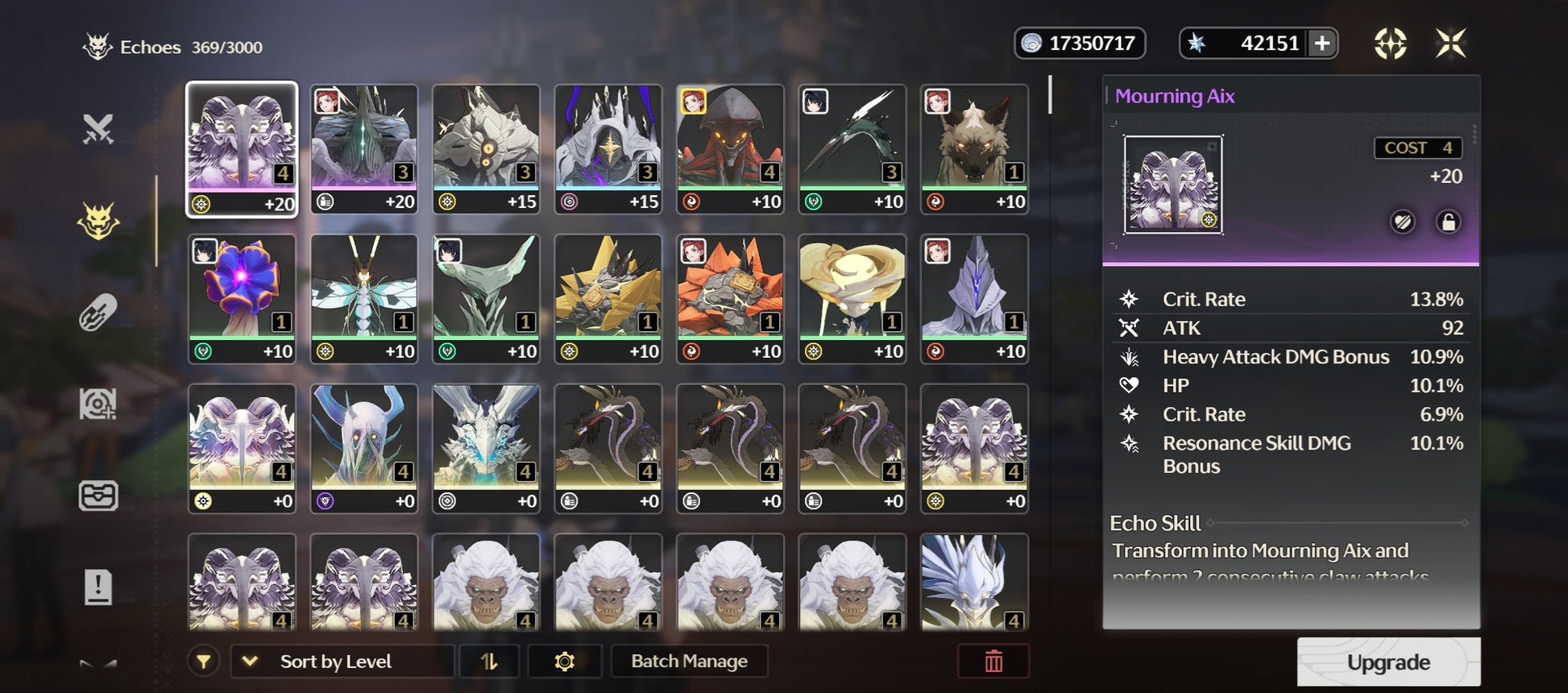This screenshot has width=1568, height=693.
Task: Open the echo filter funnel
Action: coord(204,662)
